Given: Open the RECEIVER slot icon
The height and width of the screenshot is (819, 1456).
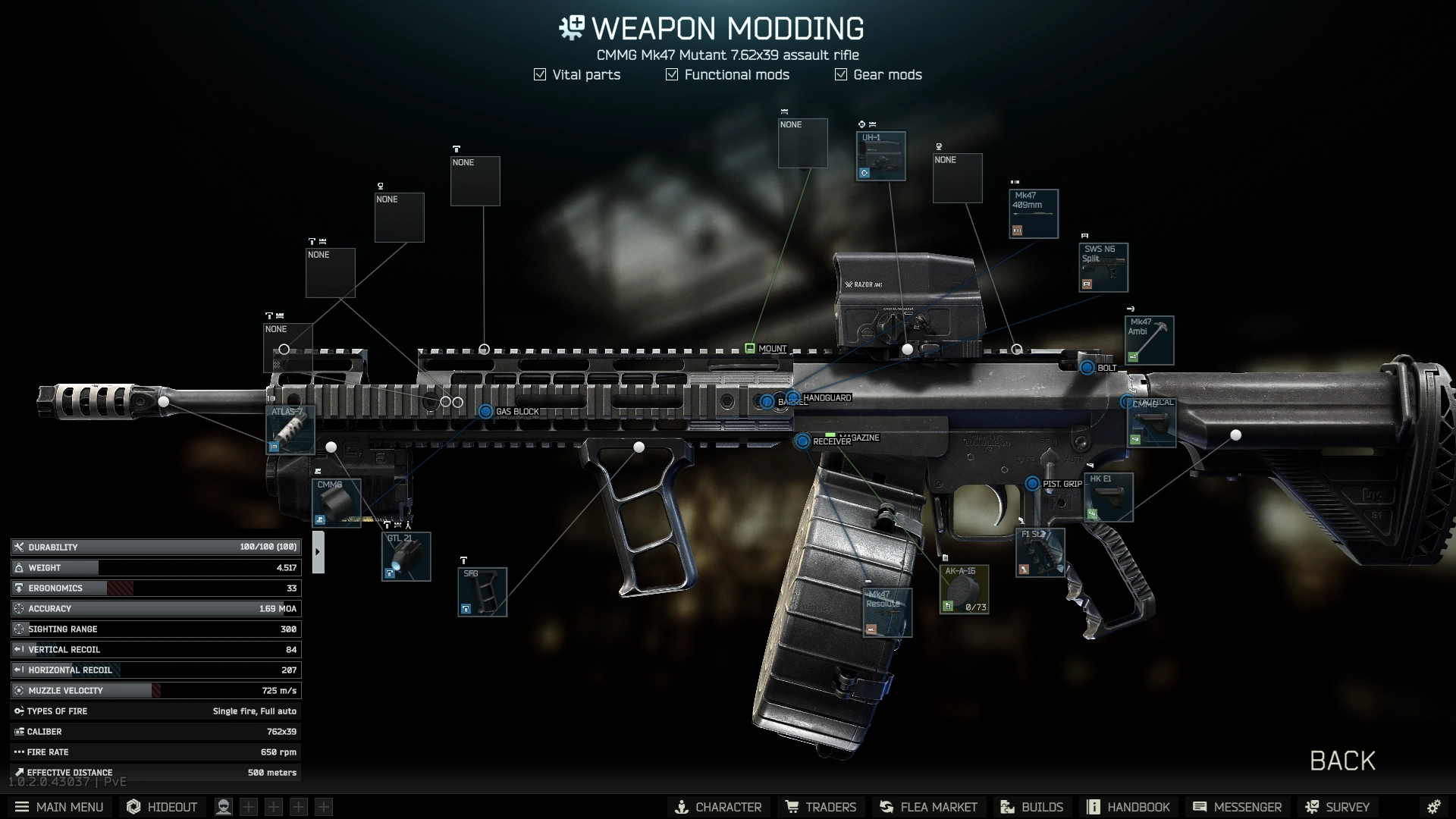Looking at the screenshot, I should (802, 440).
